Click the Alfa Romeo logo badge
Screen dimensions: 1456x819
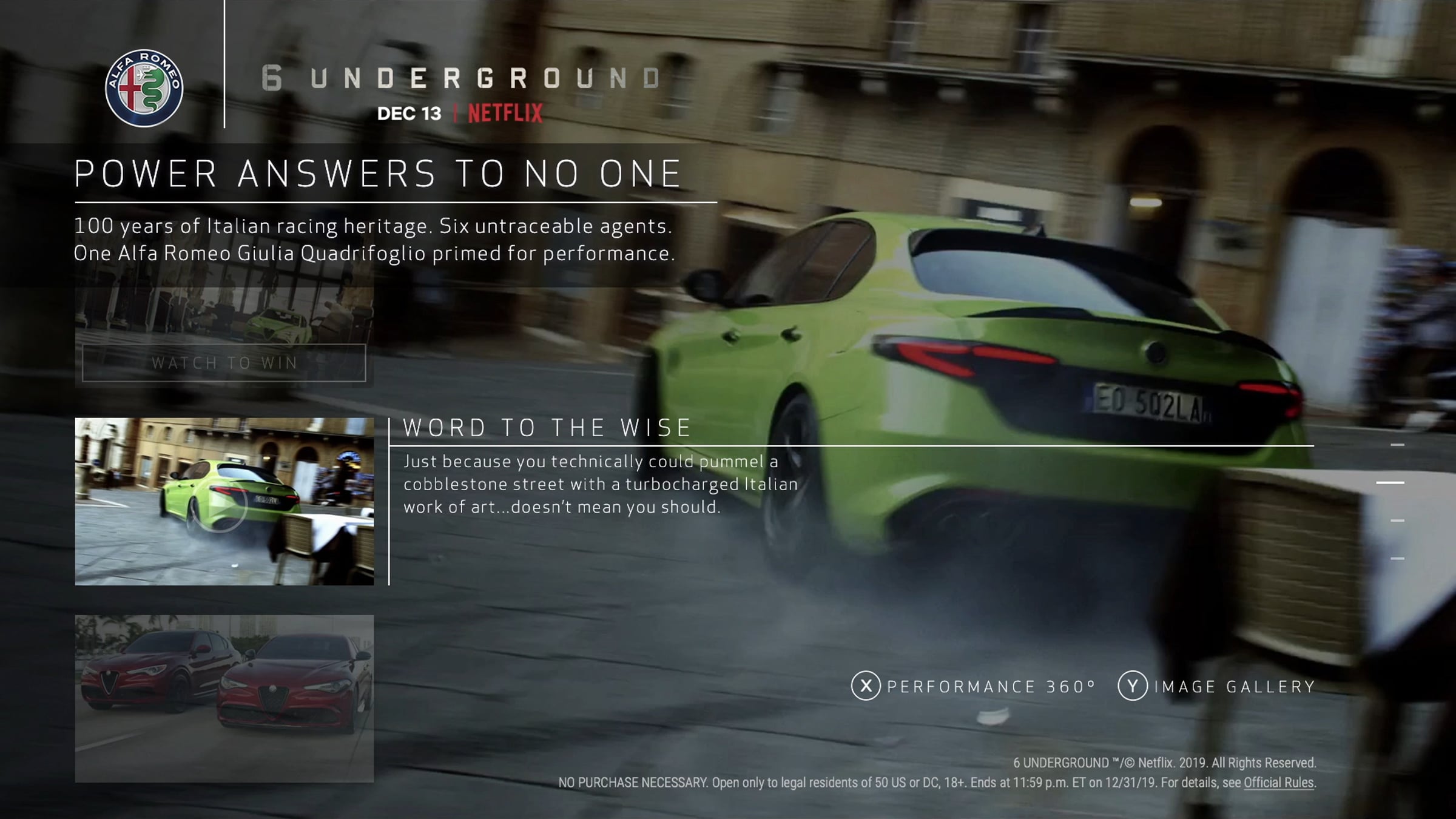pos(144,88)
